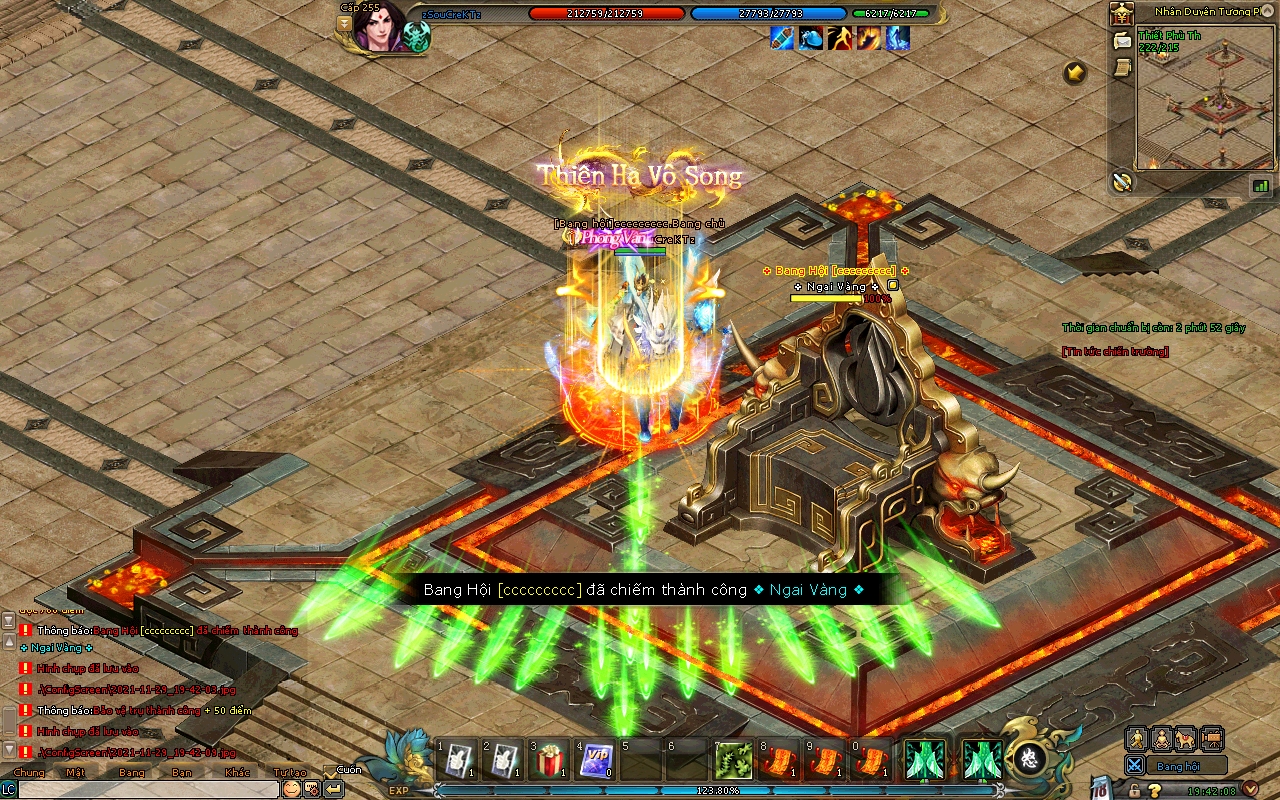Use the red gift box in slot 3
1280x800 pixels.
[x=549, y=760]
